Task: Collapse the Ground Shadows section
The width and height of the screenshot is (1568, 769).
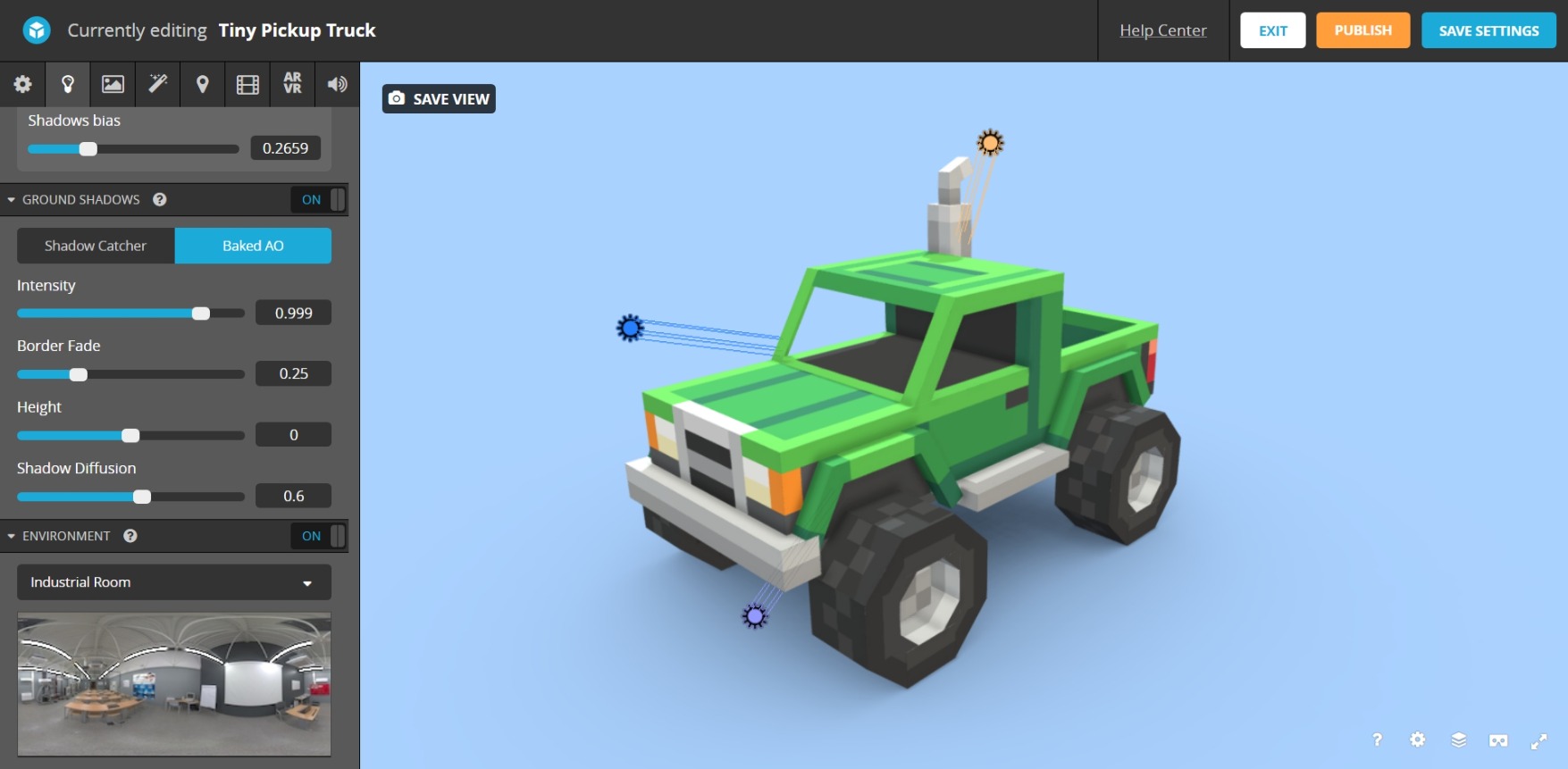Action: [11, 199]
